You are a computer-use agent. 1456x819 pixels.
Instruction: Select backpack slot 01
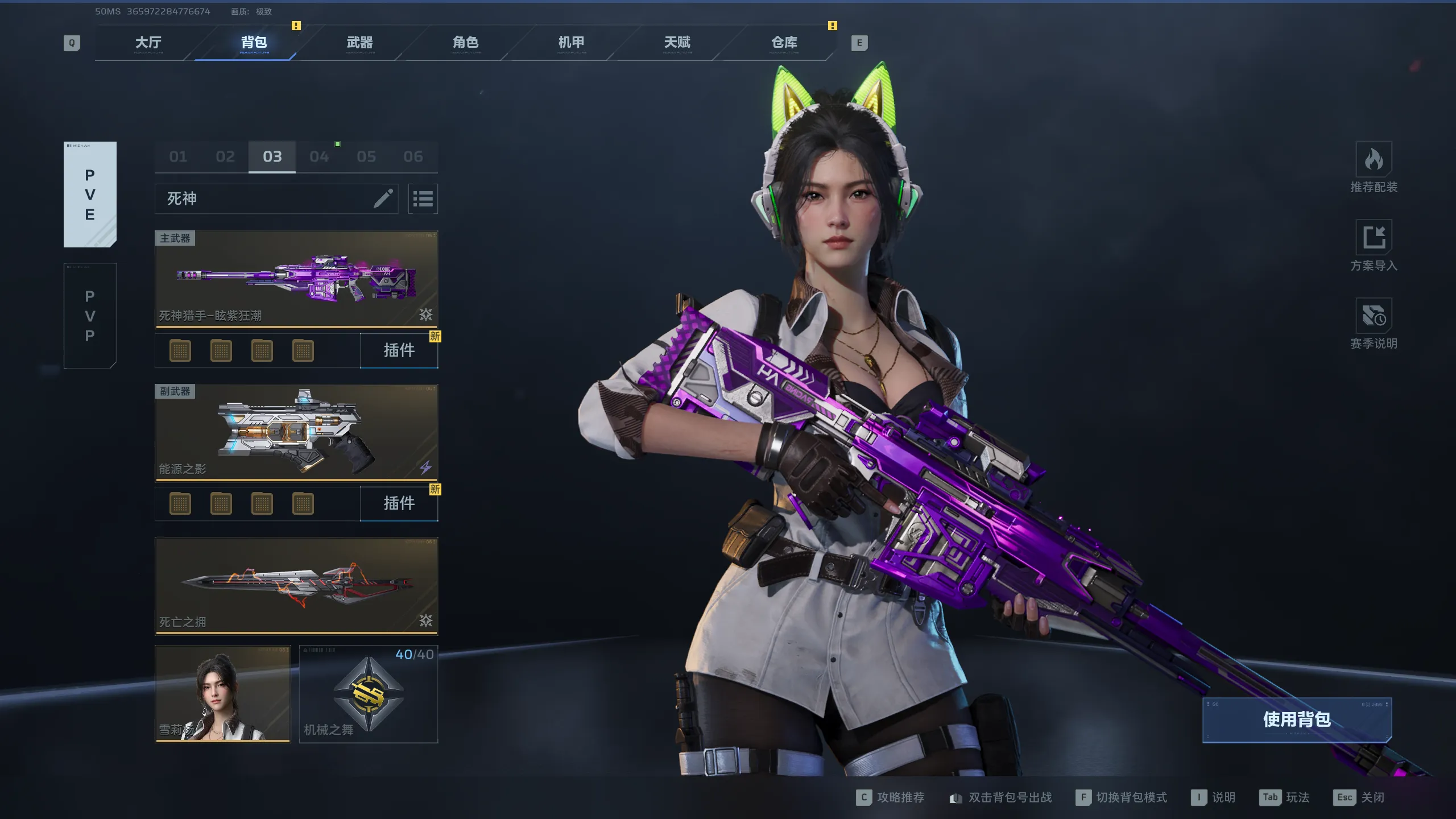178,156
